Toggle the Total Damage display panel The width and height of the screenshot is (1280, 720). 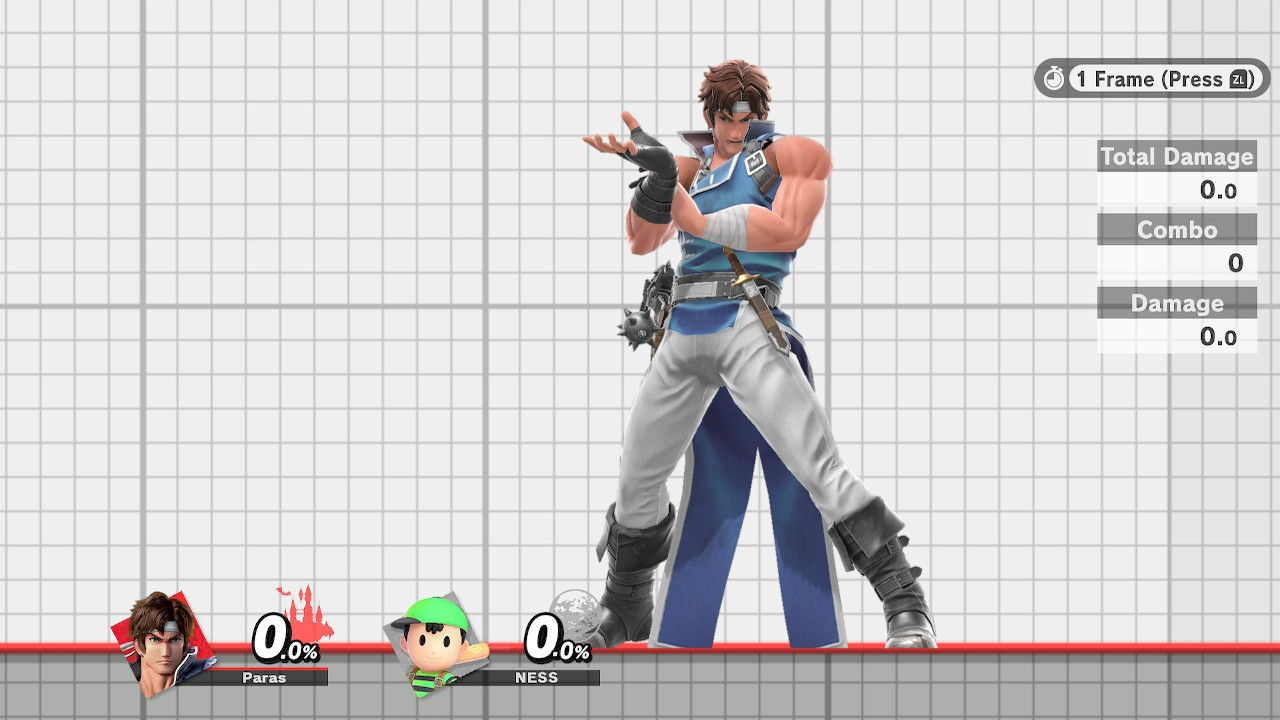coord(1176,157)
